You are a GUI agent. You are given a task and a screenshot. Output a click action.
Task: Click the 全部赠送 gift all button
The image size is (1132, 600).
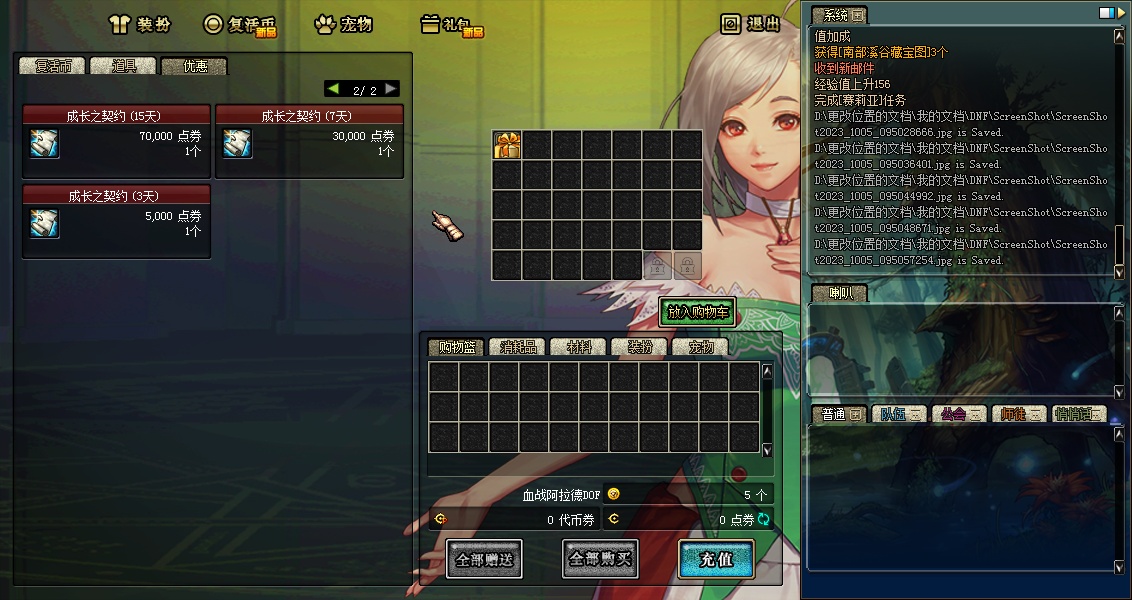(484, 559)
